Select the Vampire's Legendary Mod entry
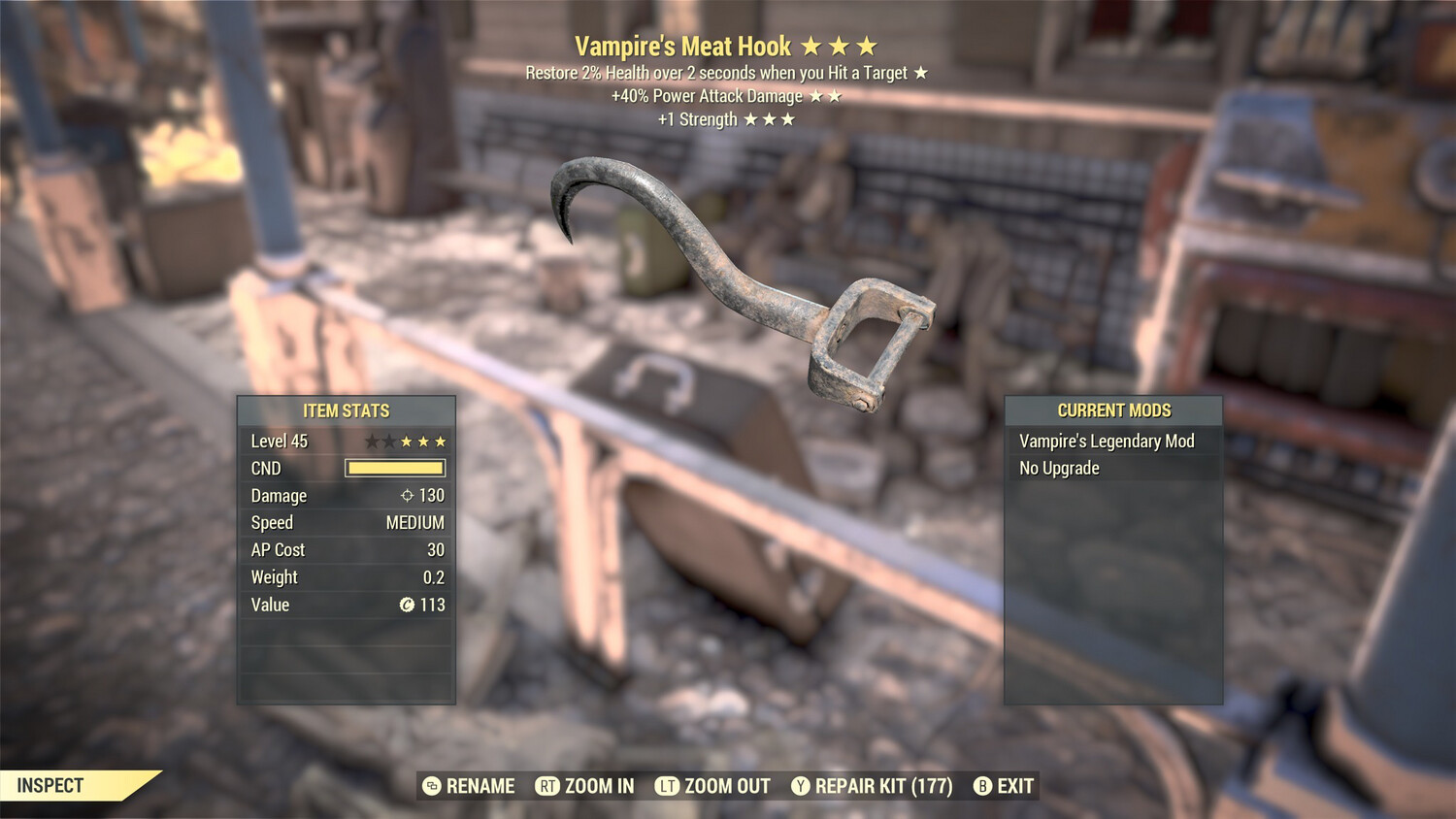This screenshot has height=819, width=1456. (x=1107, y=442)
